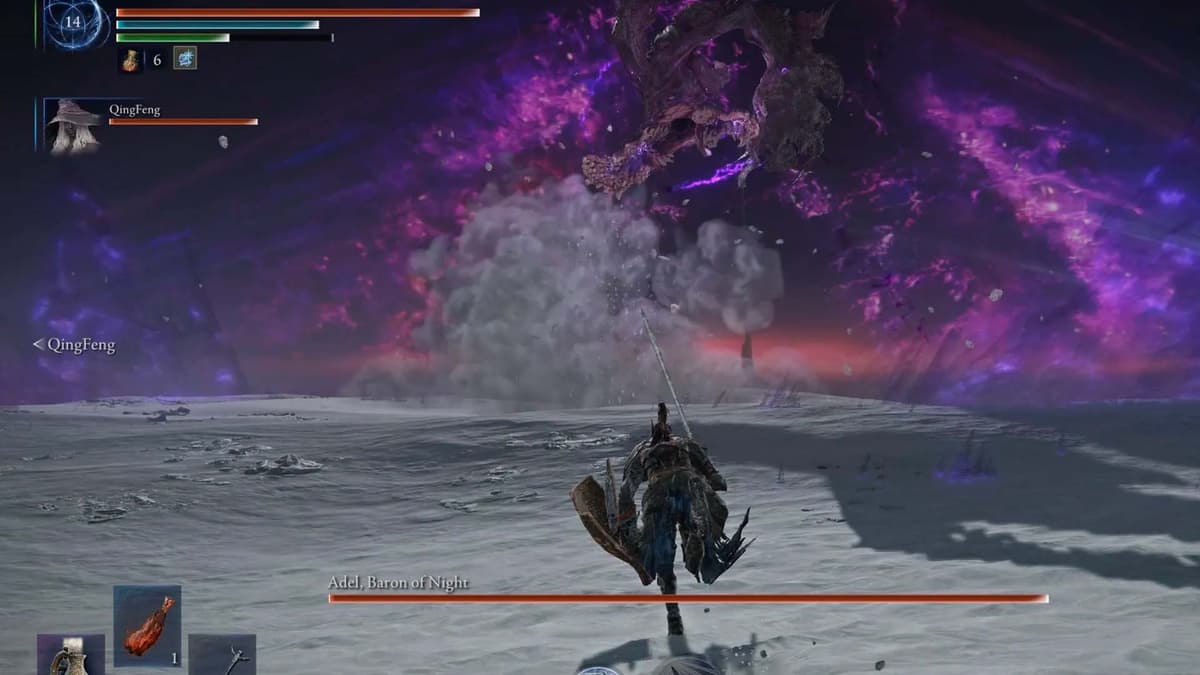
Task: Click the offscreen QingFeng ally marker
Action: [x=74, y=345]
